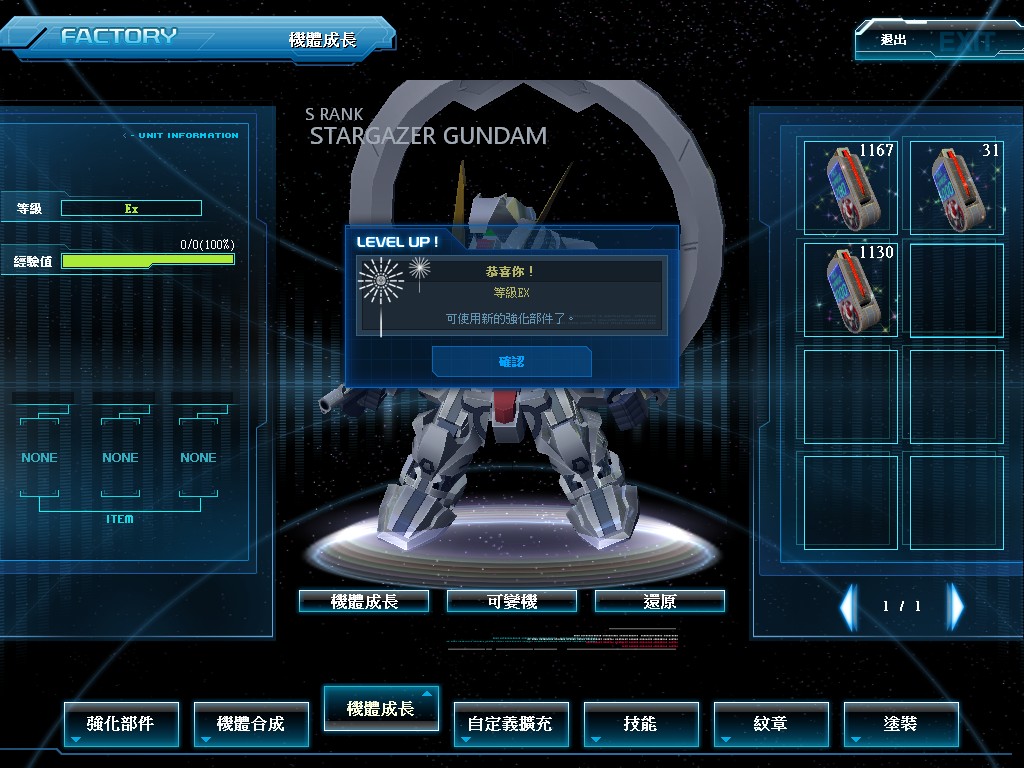The width and height of the screenshot is (1024, 768).
Task: Select the raised 機體成長 bottom tab
Action: click(x=381, y=708)
